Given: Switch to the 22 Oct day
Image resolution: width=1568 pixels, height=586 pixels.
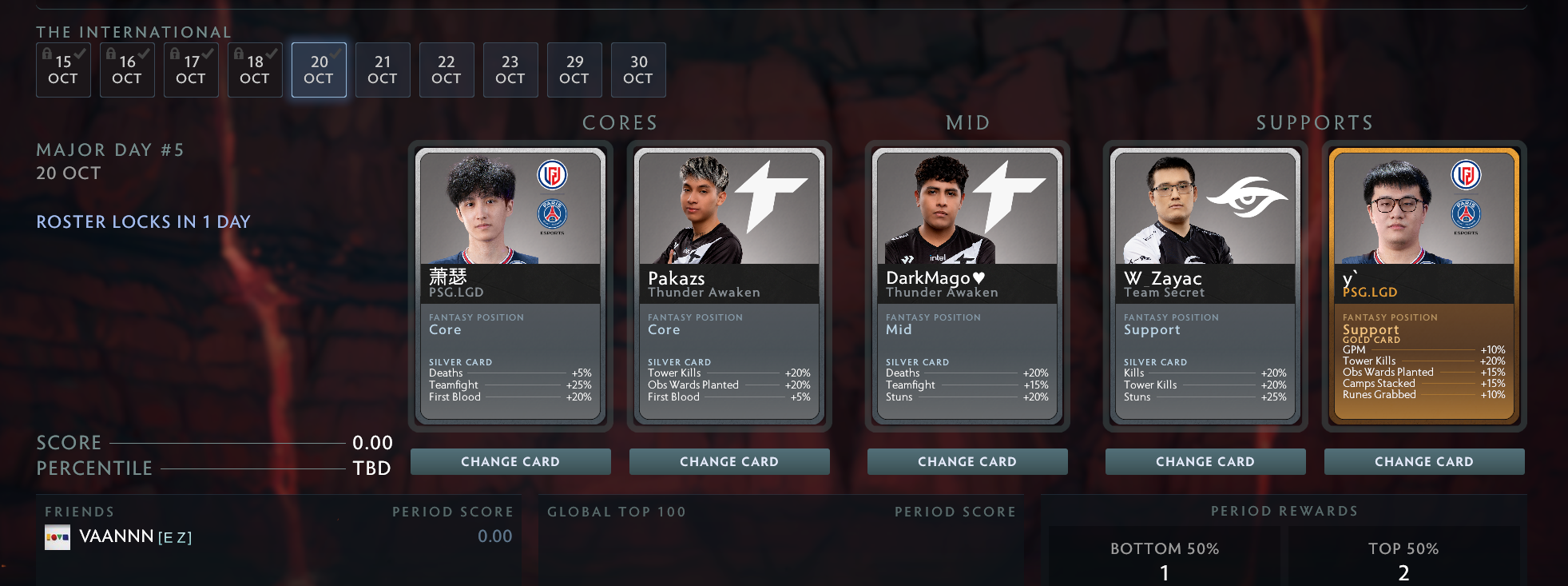Looking at the screenshot, I should (x=447, y=70).
